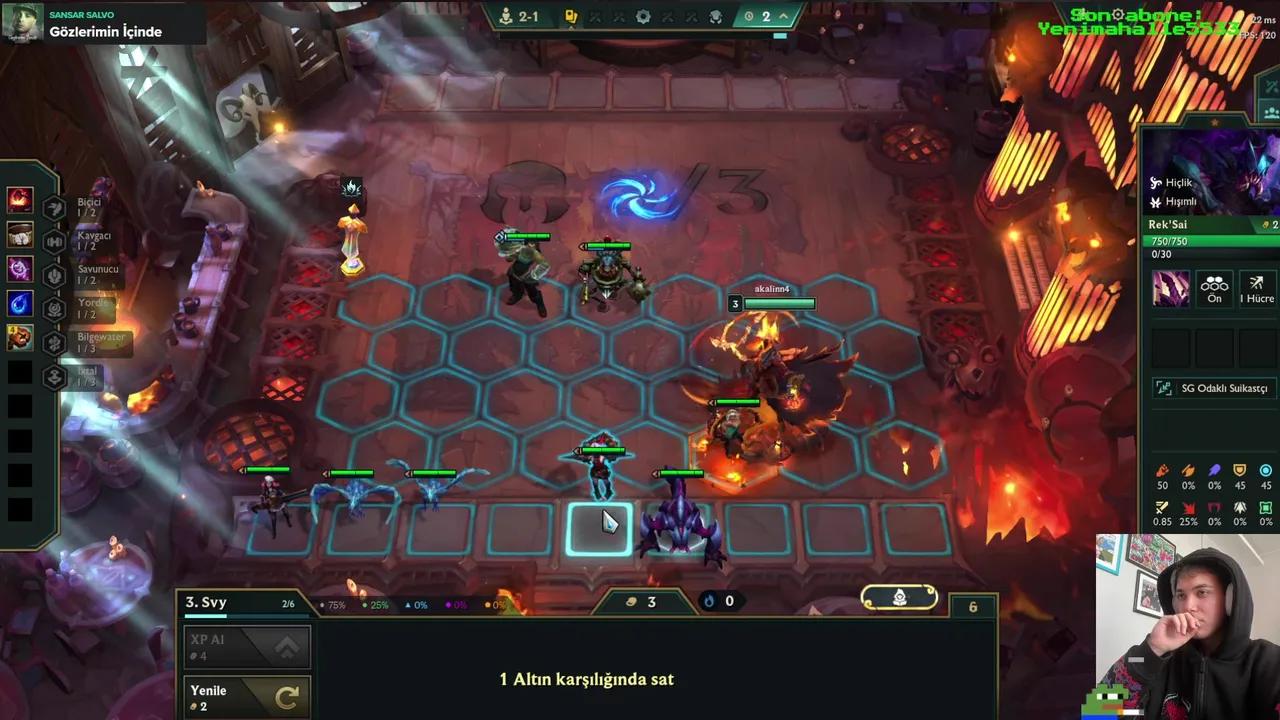Click the 1 Hücre attack range icon
1280x720 pixels.
(1256, 290)
